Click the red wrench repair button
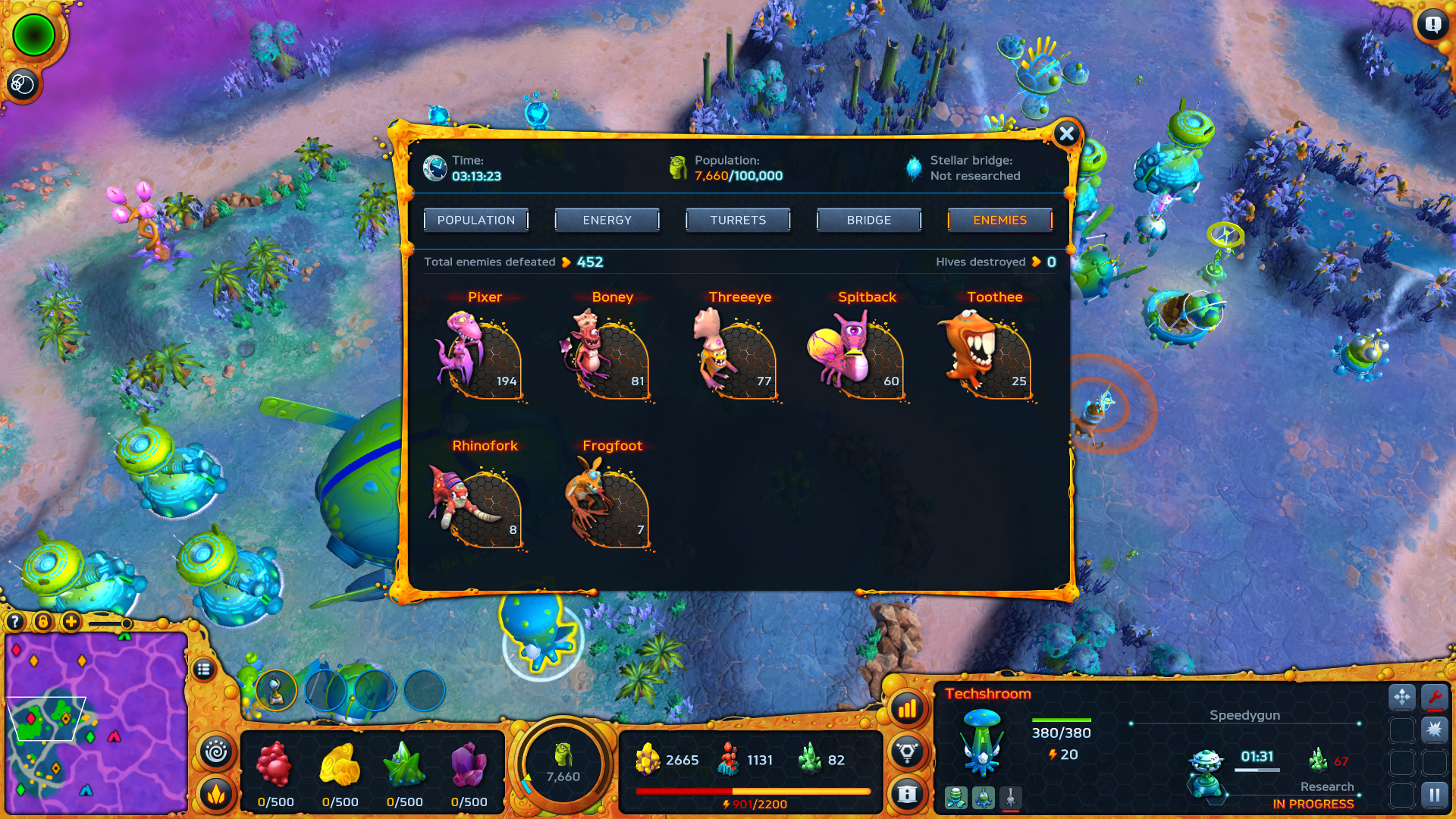Image resolution: width=1456 pixels, height=819 pixels. [1434, 697]
